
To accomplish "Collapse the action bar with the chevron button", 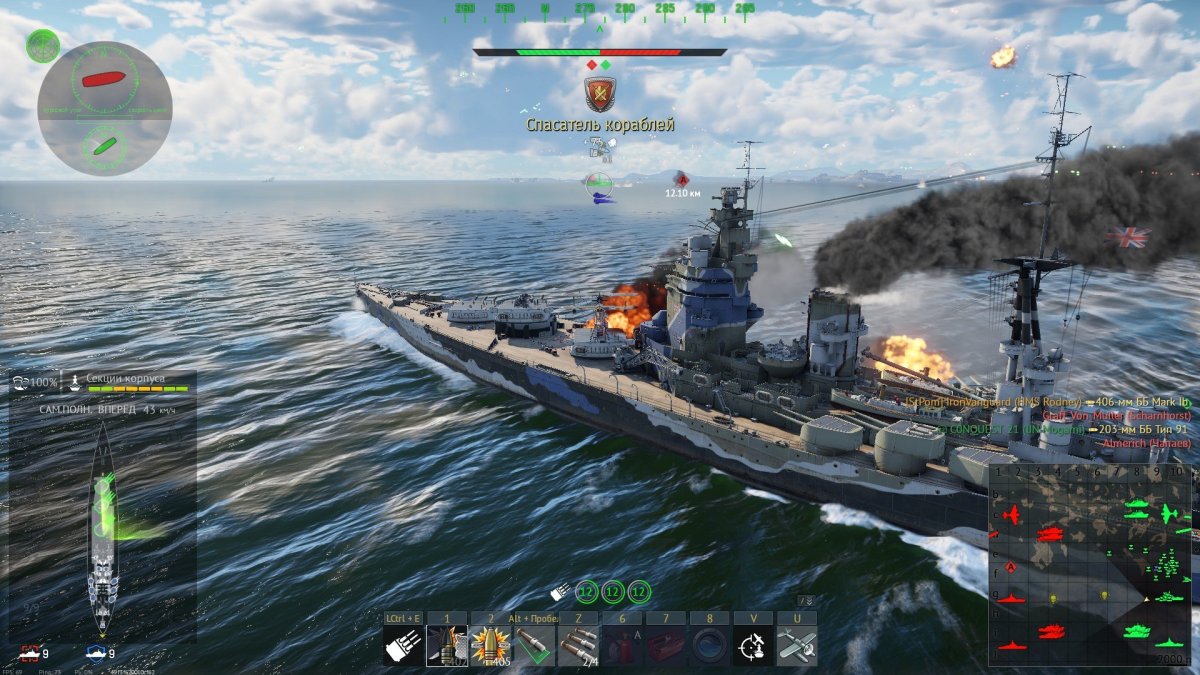I will pos(805,601).
